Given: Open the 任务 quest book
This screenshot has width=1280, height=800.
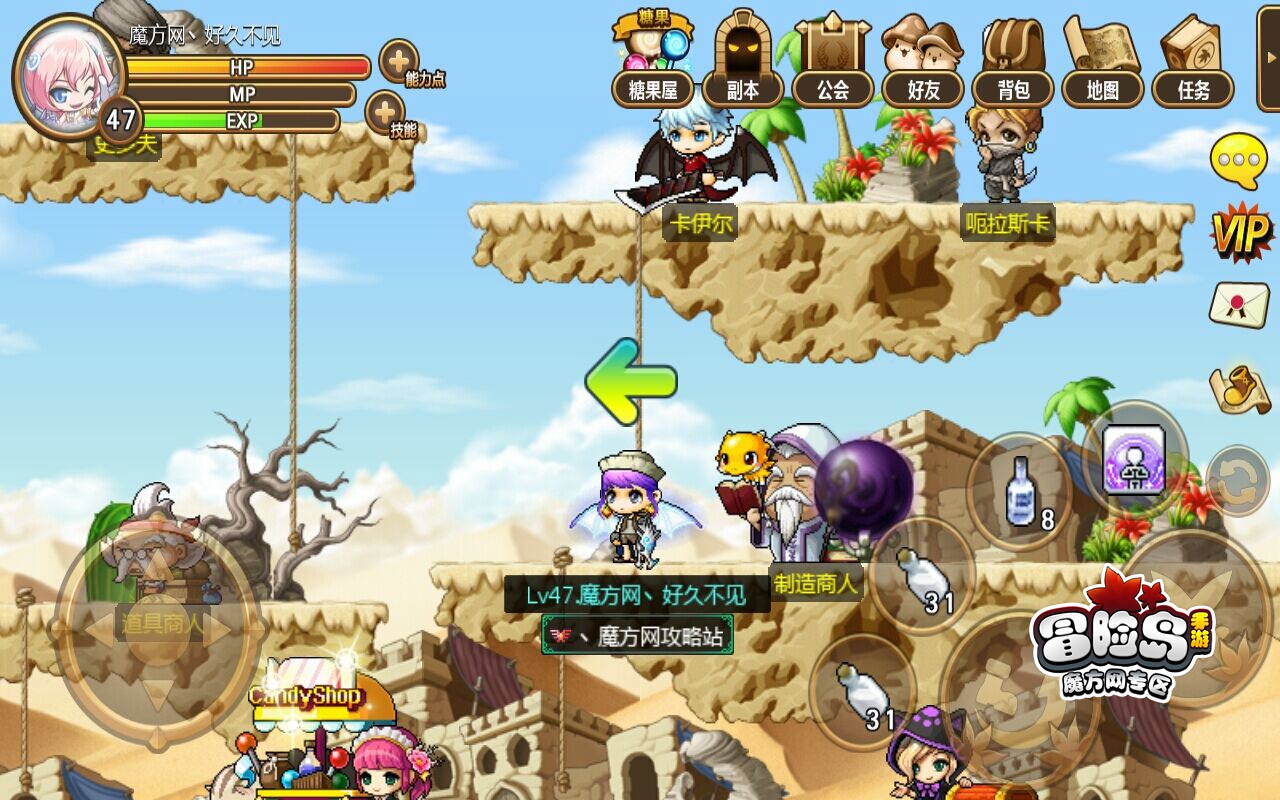Looking at the screenshot, I should coord(1193,60).
